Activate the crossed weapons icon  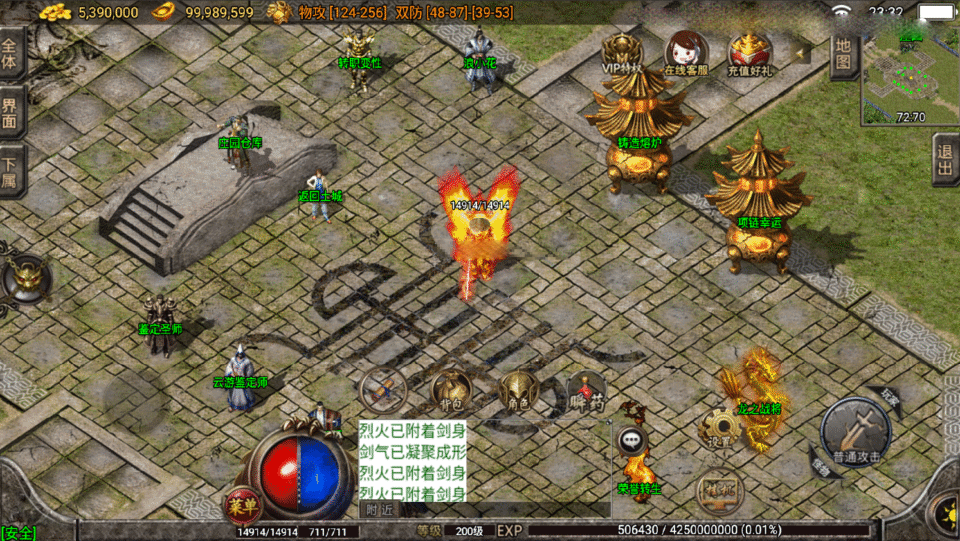pyautogui.click(x=383, y=388)
